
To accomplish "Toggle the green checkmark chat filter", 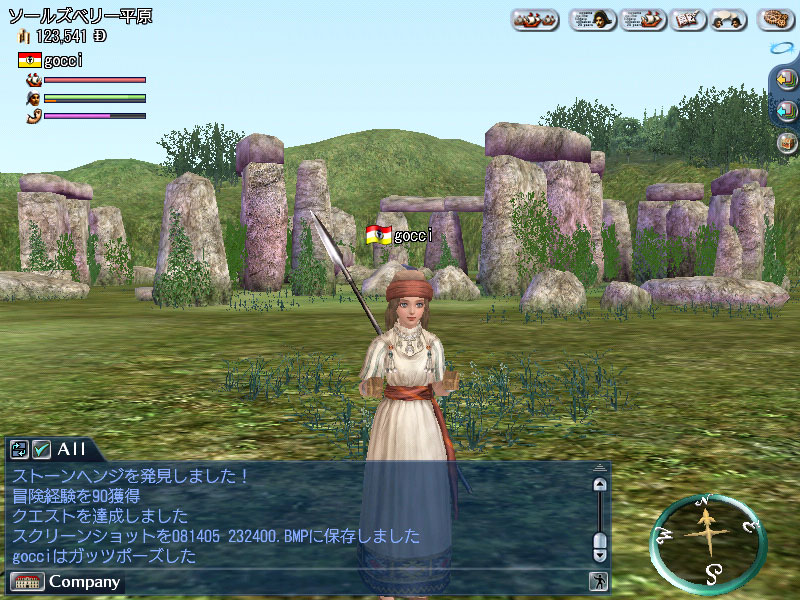I will pyautogui.click(x=42, y=449).
